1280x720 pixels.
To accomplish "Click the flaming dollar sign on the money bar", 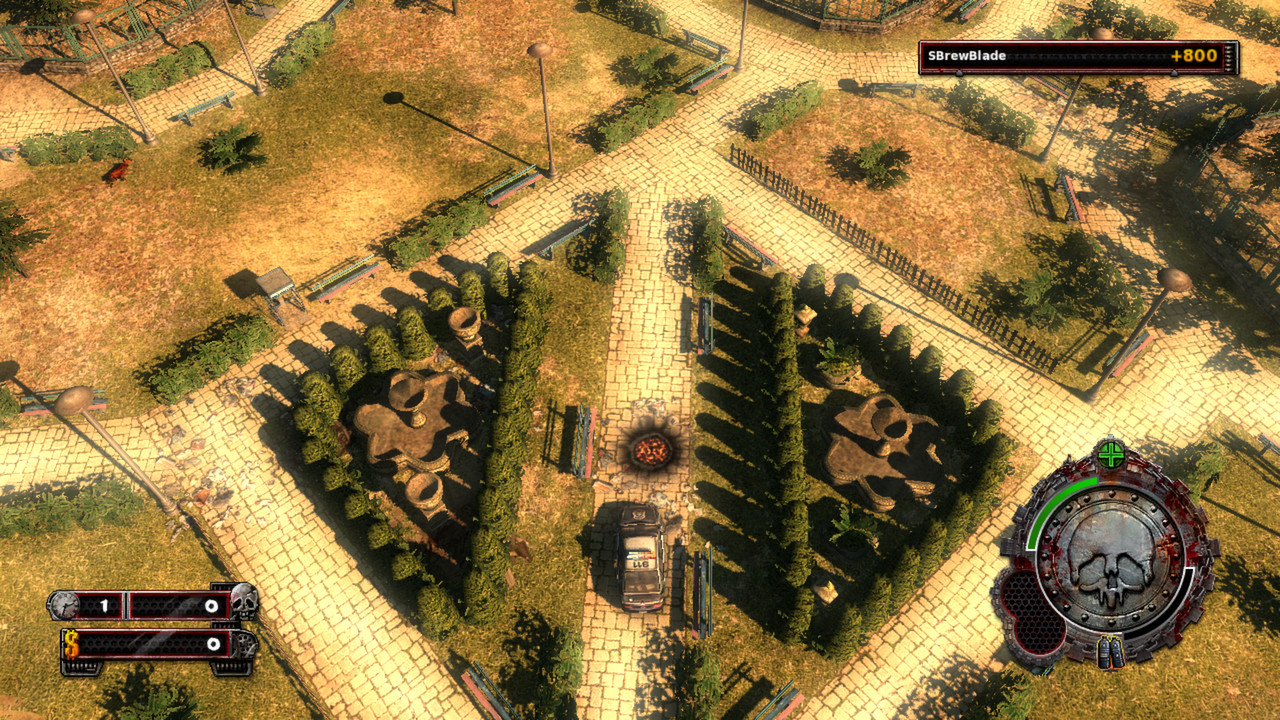I will (x=71, y=644).
